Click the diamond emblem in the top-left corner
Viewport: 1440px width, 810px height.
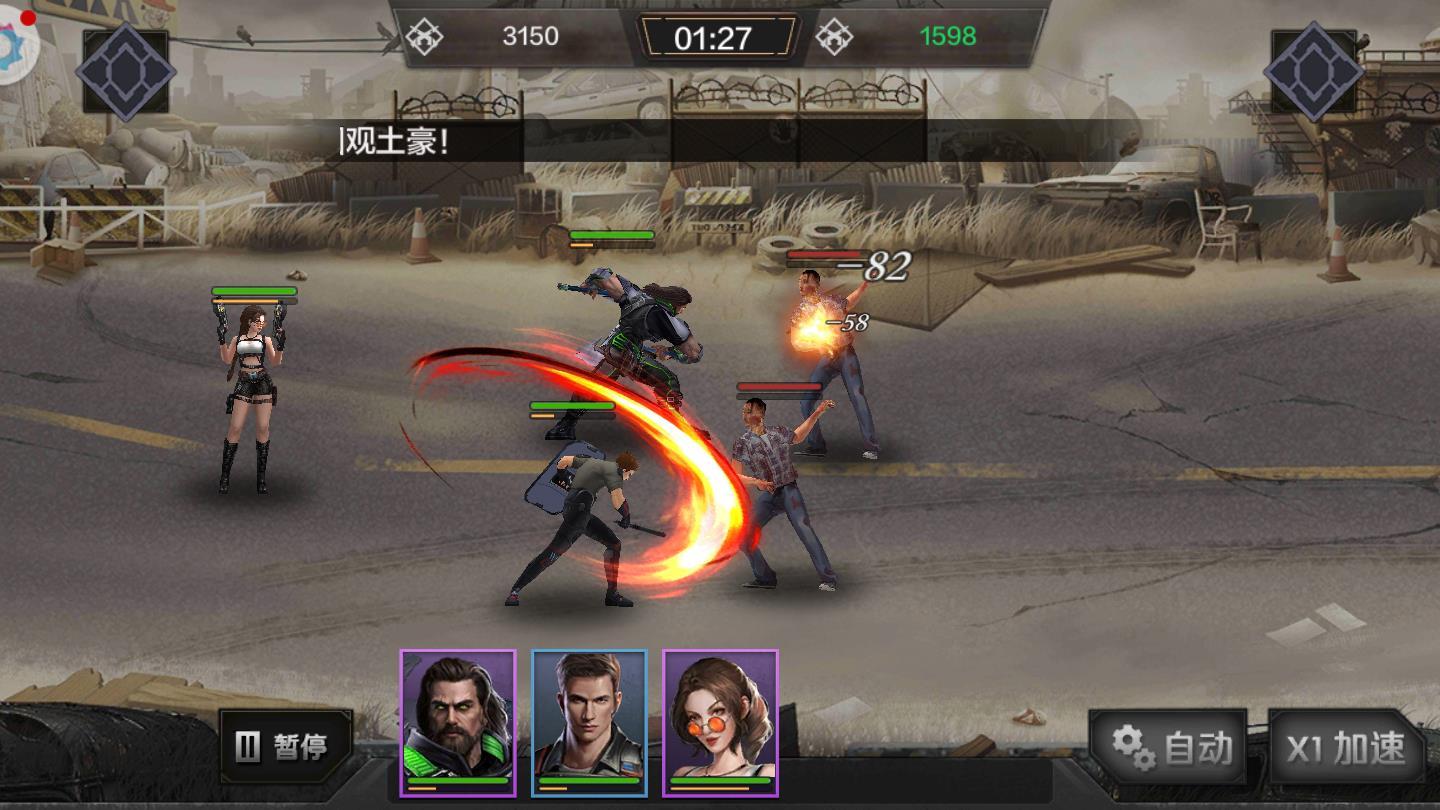point(126,71)
